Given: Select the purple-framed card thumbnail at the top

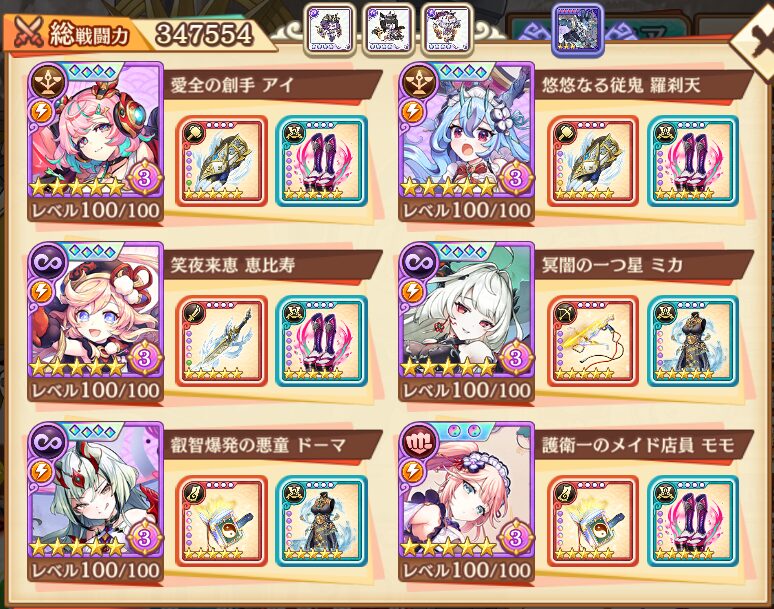Looking at the screenshot, I should point(578,28).
